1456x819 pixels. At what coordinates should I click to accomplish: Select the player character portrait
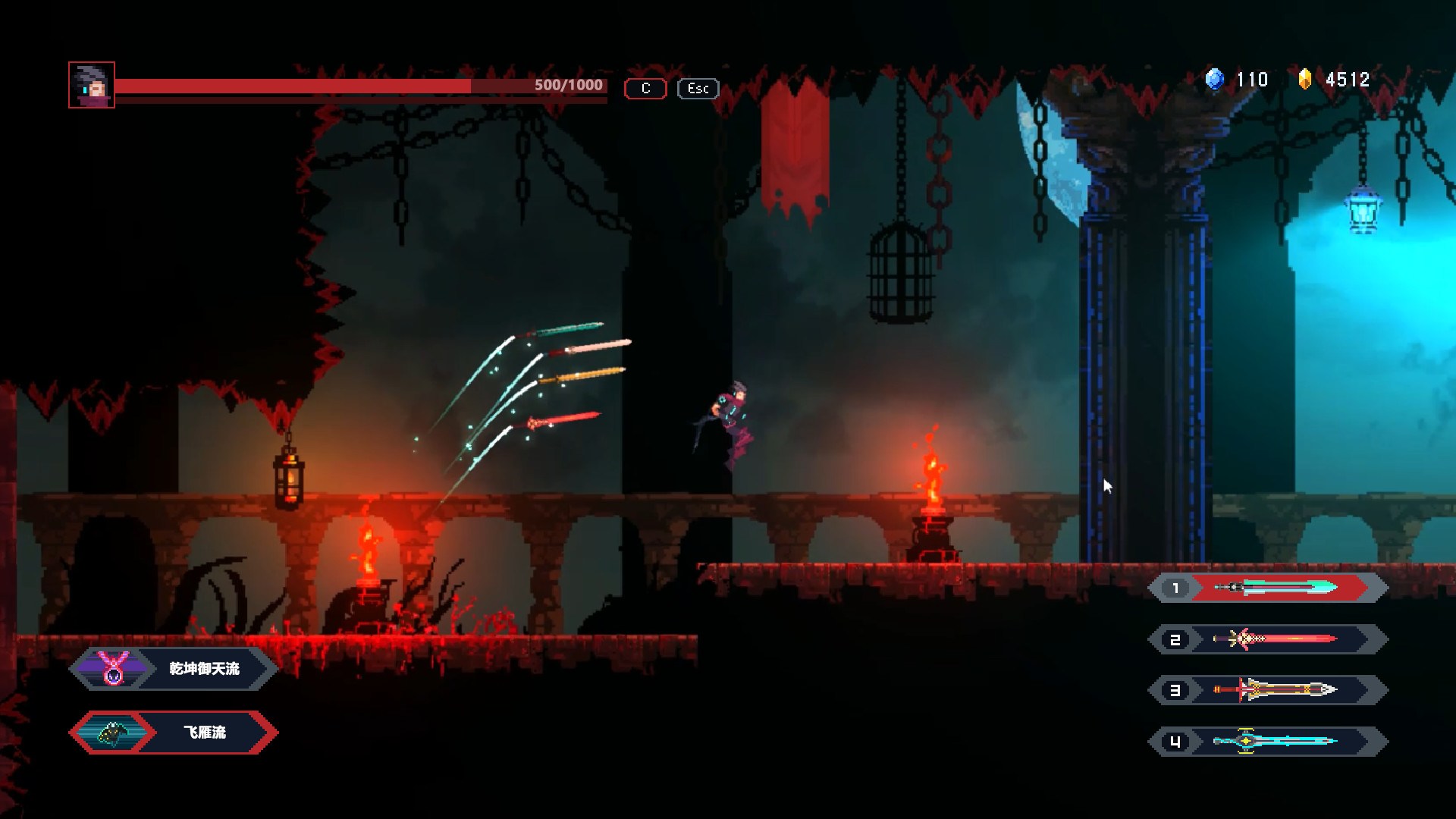91,85
